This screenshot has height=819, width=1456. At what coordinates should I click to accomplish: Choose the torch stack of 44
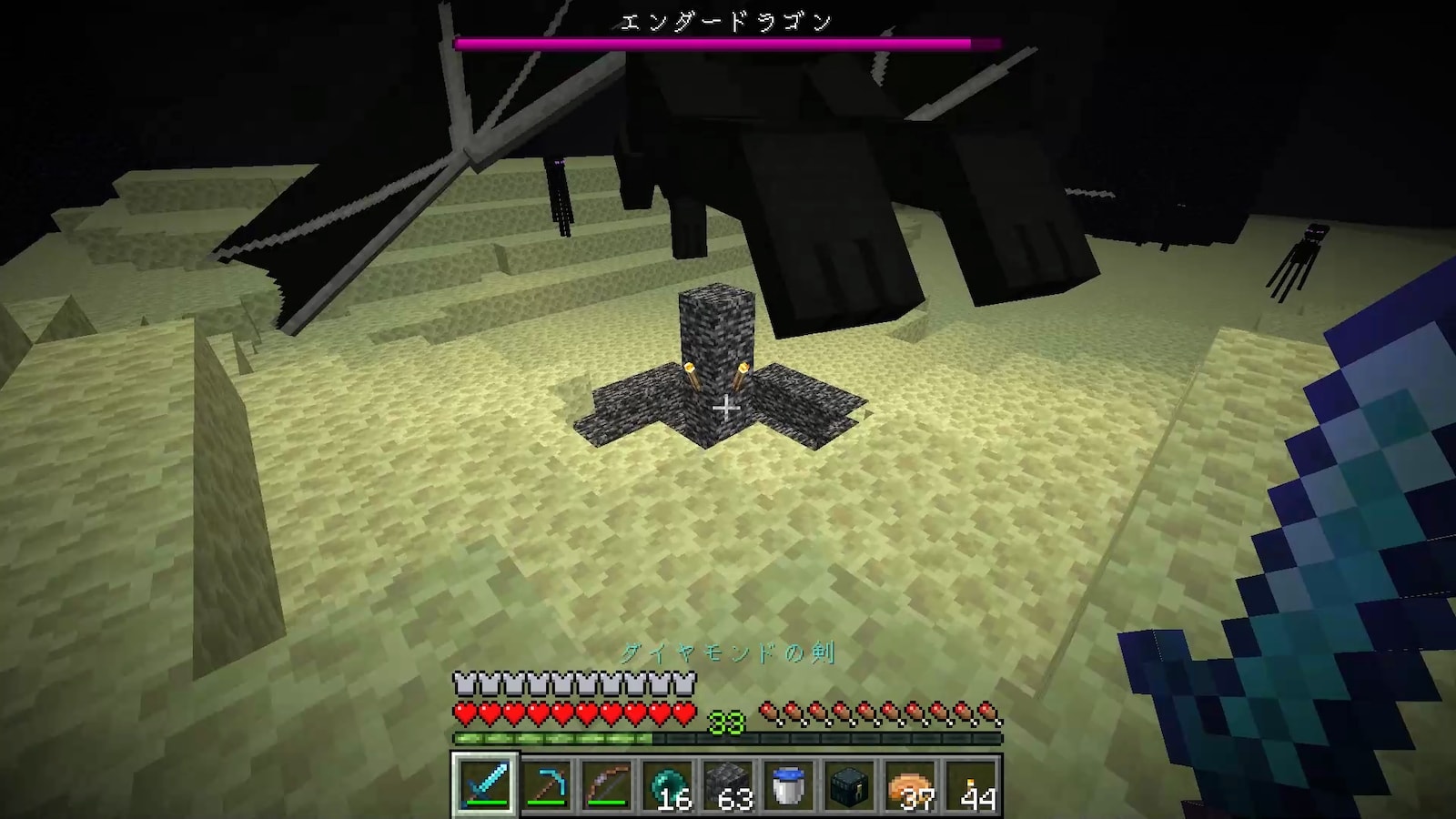(971, 784)
